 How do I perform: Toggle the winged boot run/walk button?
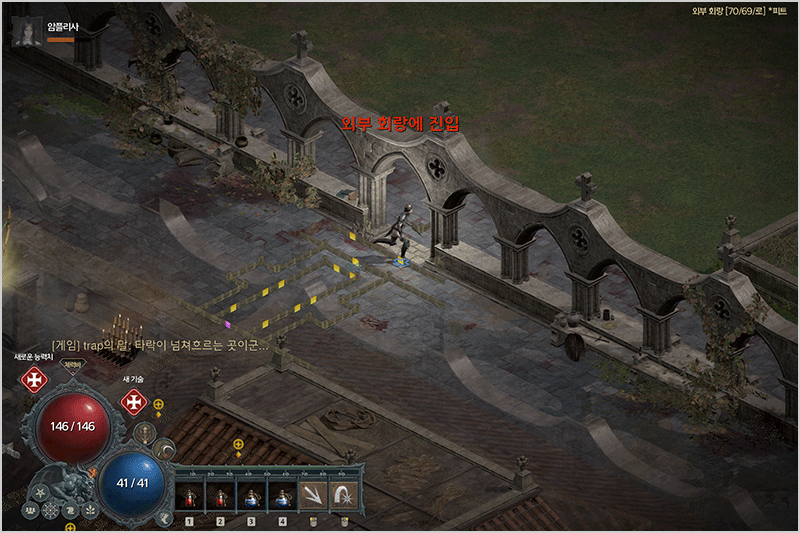pos(164,517)
